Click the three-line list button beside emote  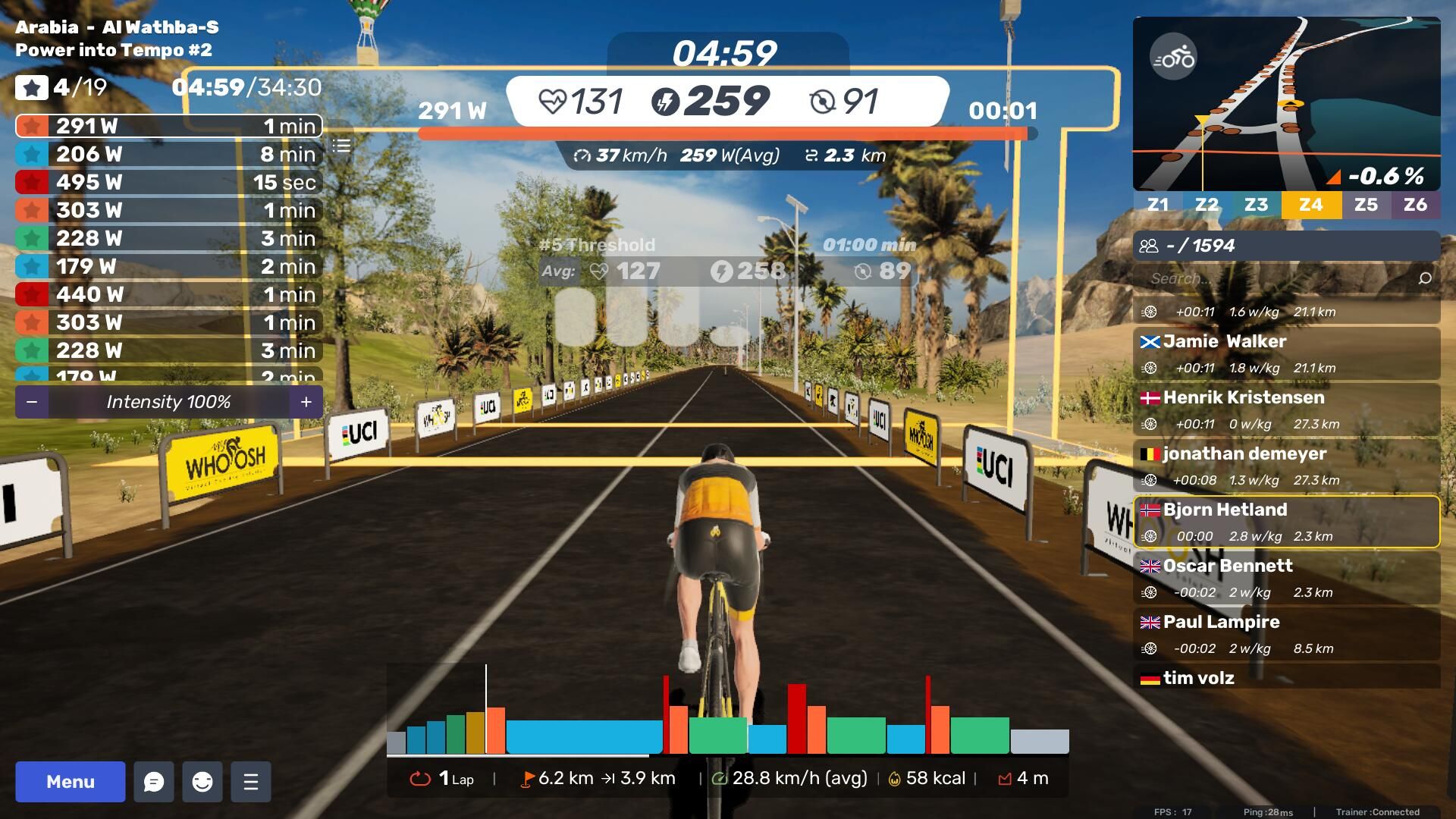click(251, 782)
